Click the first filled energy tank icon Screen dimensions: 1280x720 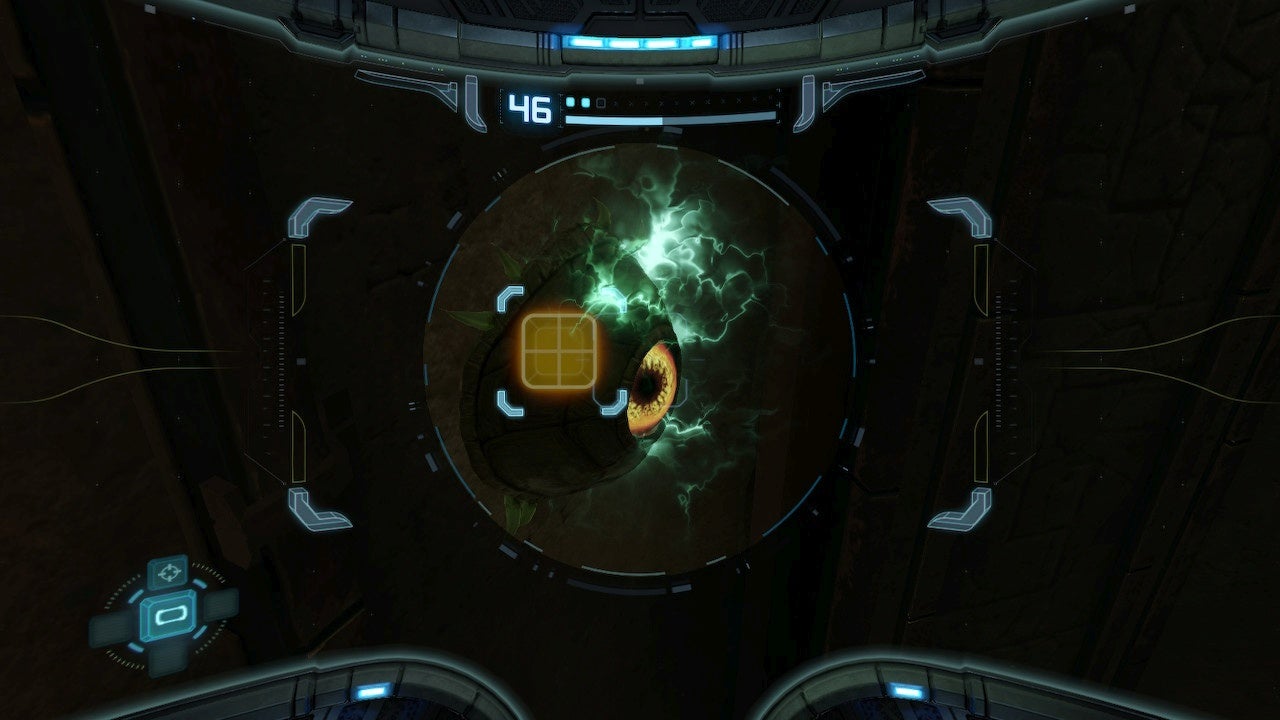tap(570, 101)
